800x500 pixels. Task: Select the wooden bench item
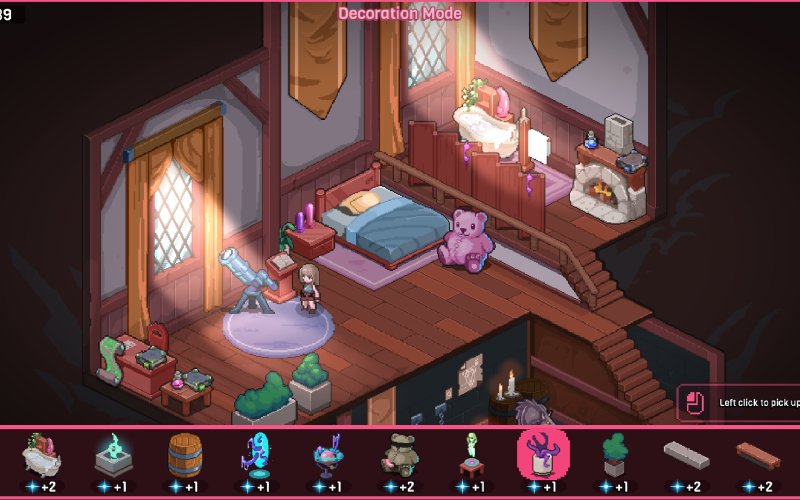pyautogui.click(x=758, y=455)
